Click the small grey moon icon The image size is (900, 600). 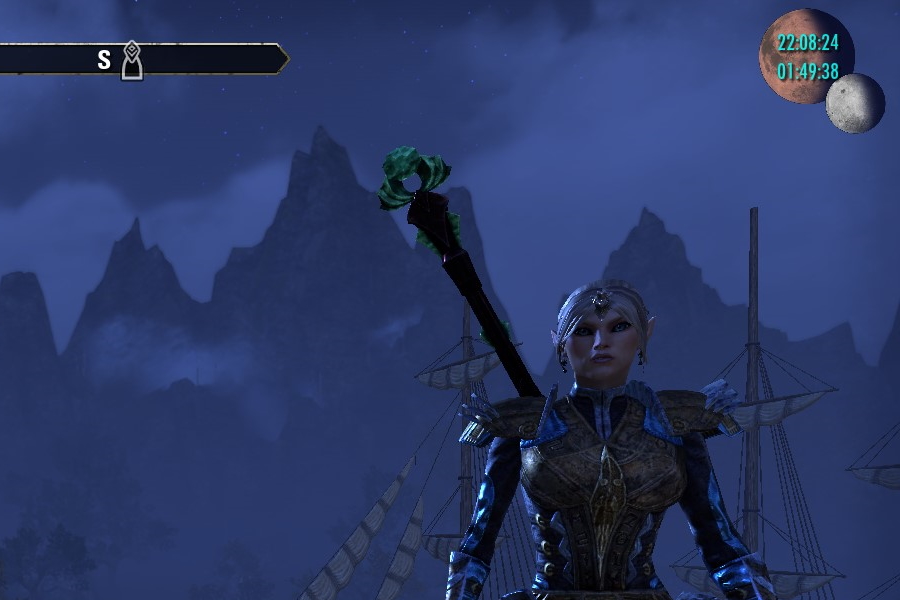coord(855,103)
